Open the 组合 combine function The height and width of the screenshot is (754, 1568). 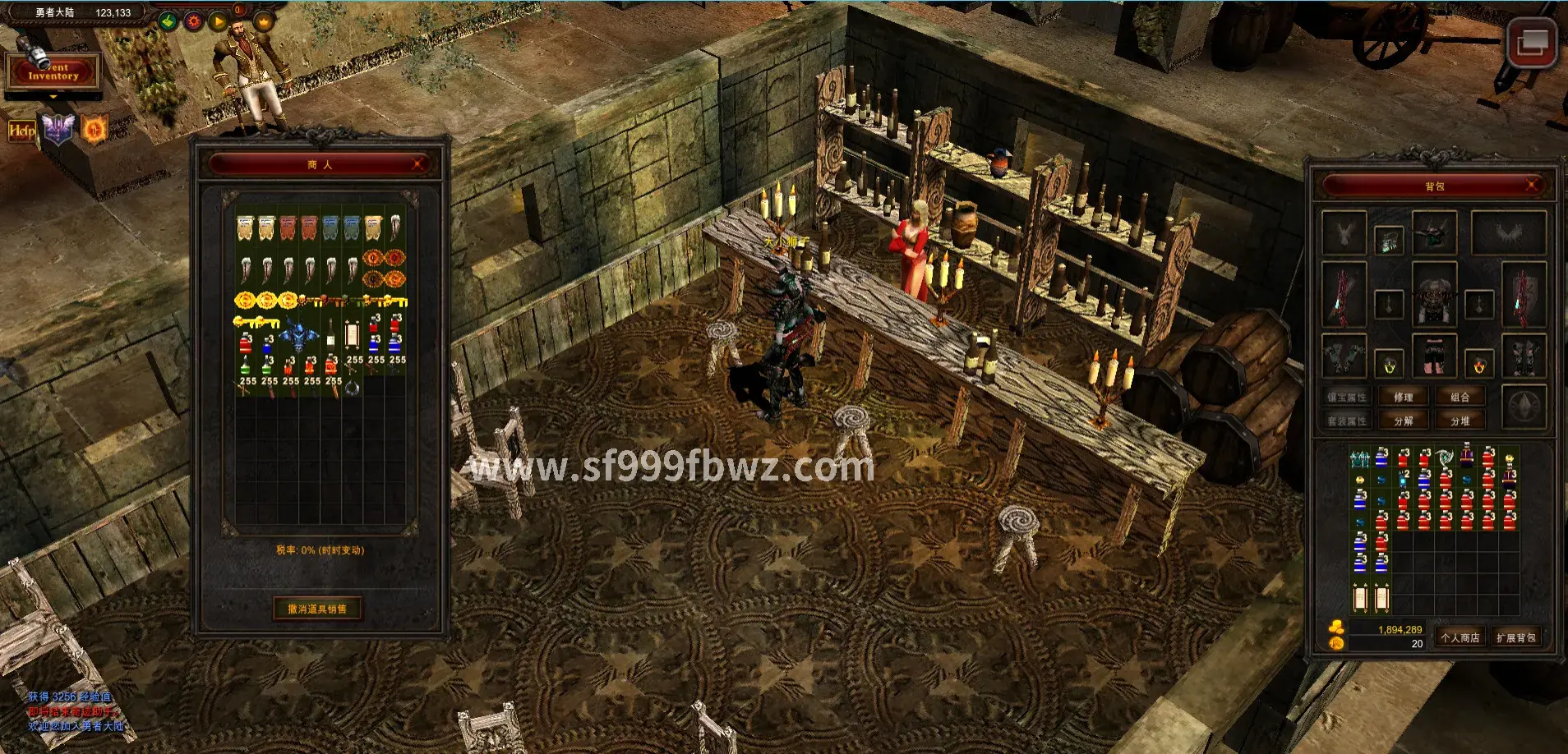click(x=1460, y=398)
